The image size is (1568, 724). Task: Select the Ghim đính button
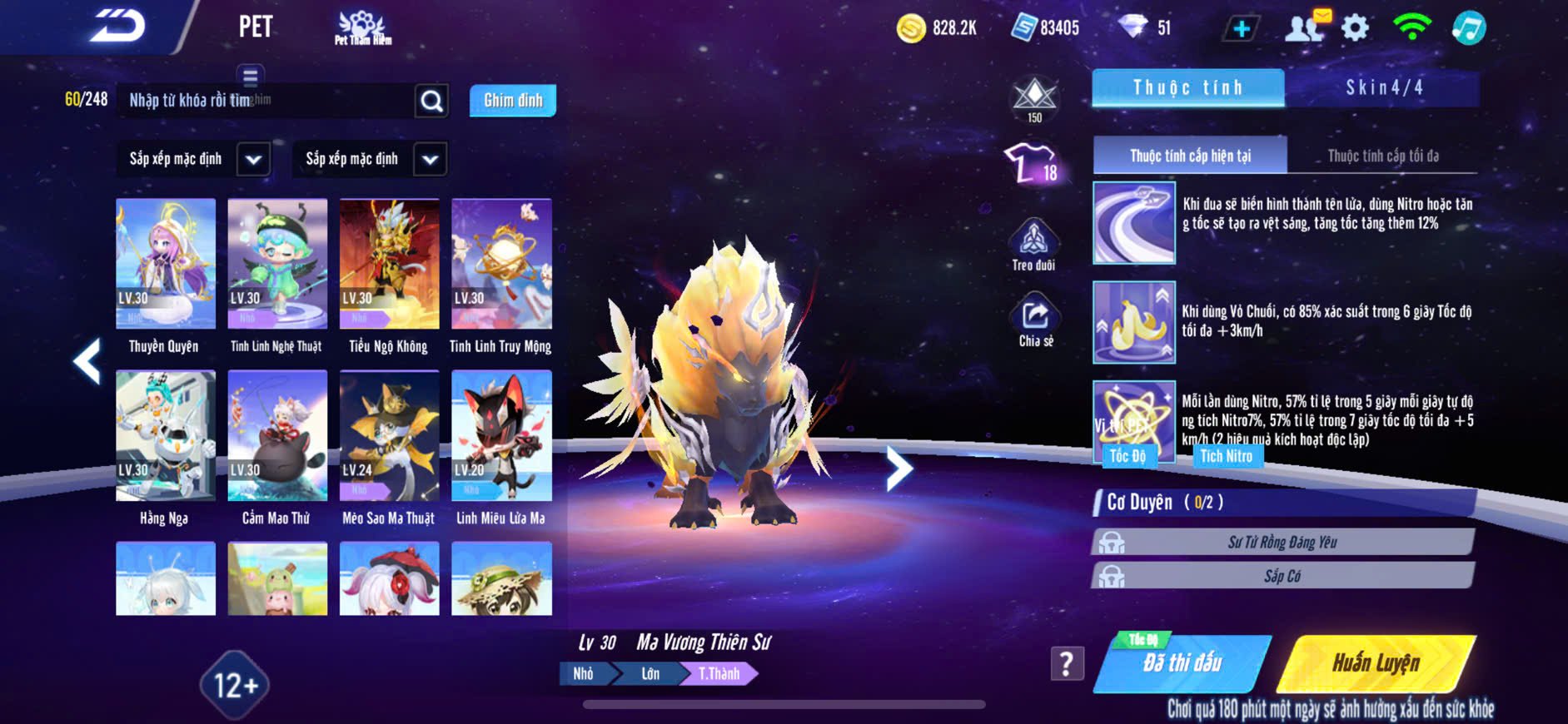[x=512, y=101]
